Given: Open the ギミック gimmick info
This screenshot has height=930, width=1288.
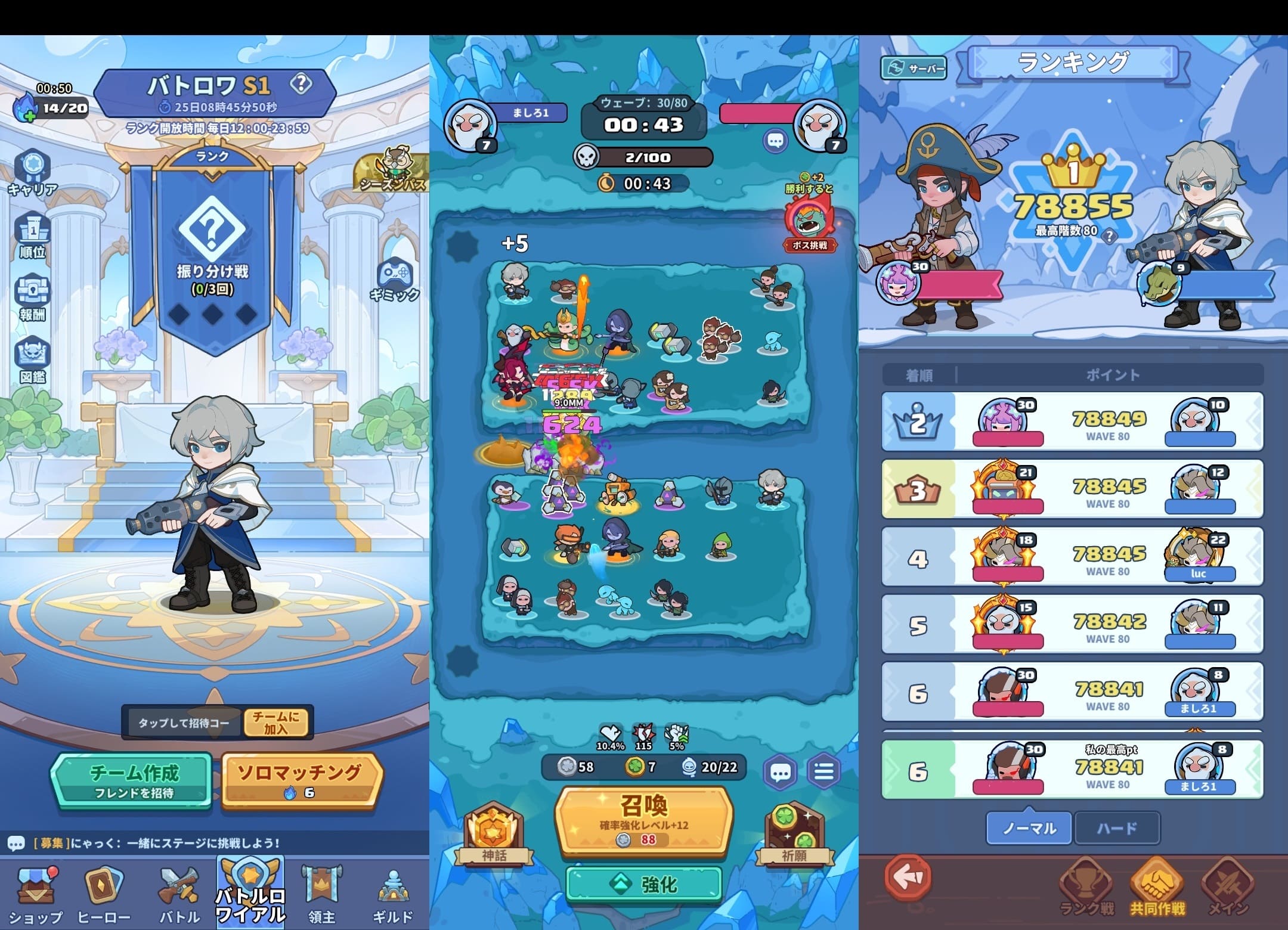Looking at the screenshot, I should coord(394,278).
